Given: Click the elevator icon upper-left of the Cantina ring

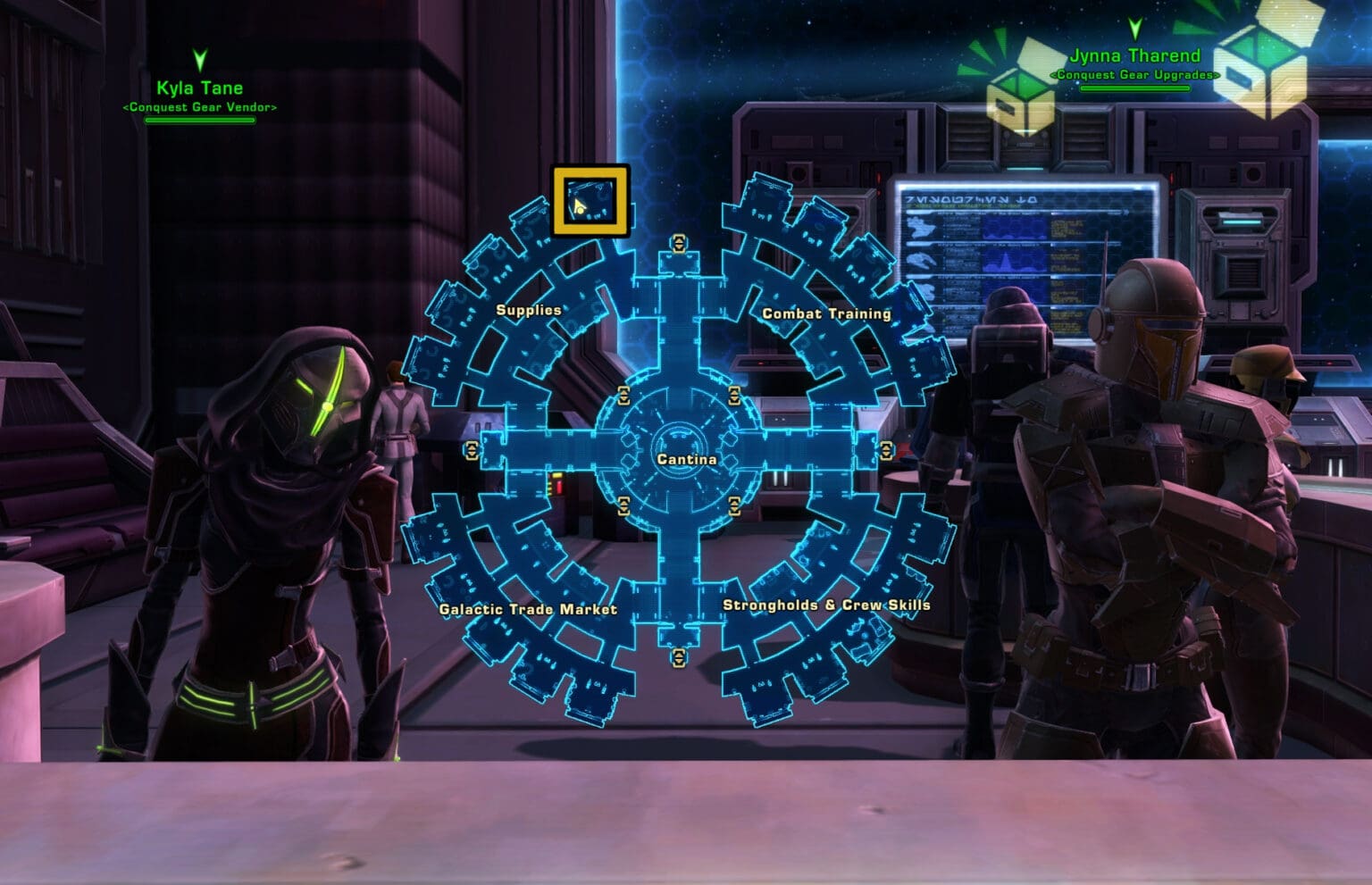Looking at the screenshot, I should pos(623,396).
